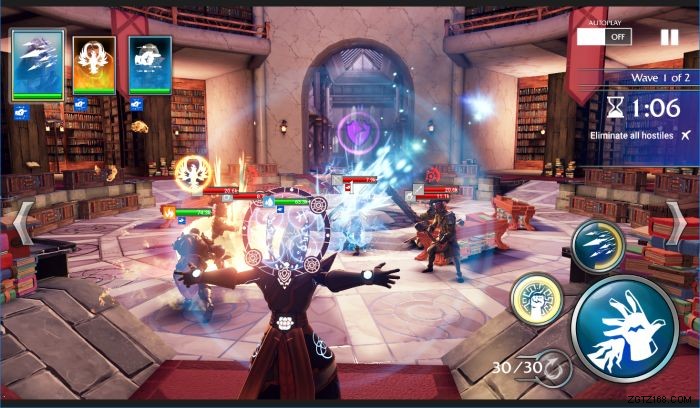This screenshot has height=408, width=700.
Task: Toggle the Autoplay OFF switch
Action: (604, 36)
